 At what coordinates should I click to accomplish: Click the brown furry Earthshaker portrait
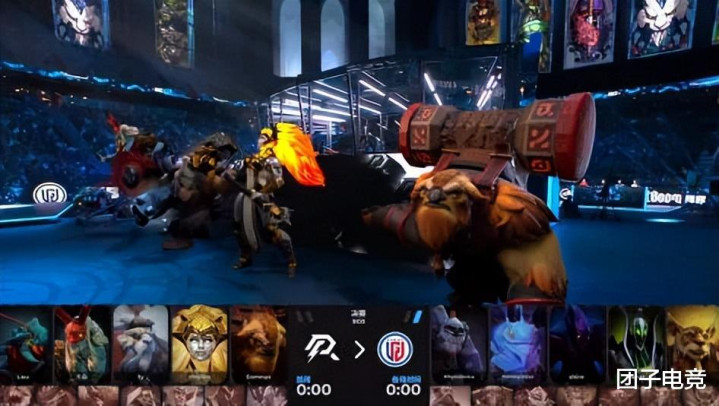[258, 345]
